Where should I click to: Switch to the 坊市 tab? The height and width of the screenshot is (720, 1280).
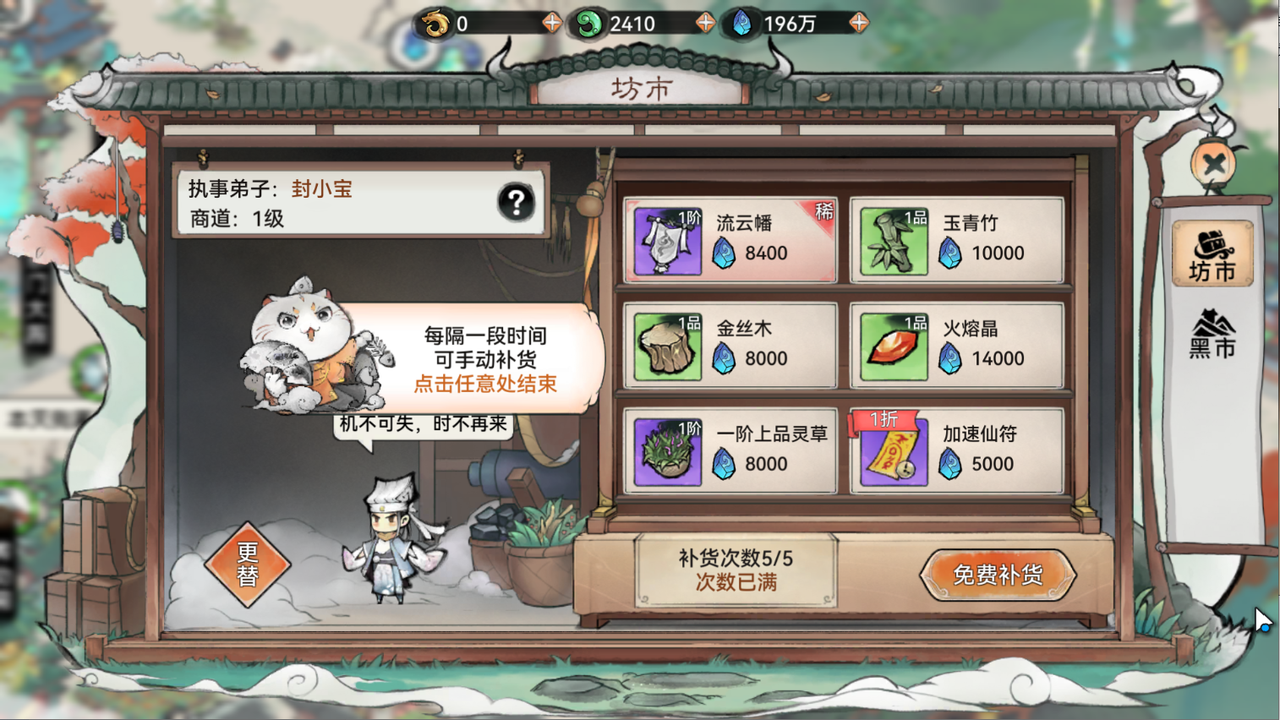(1212, 254)
